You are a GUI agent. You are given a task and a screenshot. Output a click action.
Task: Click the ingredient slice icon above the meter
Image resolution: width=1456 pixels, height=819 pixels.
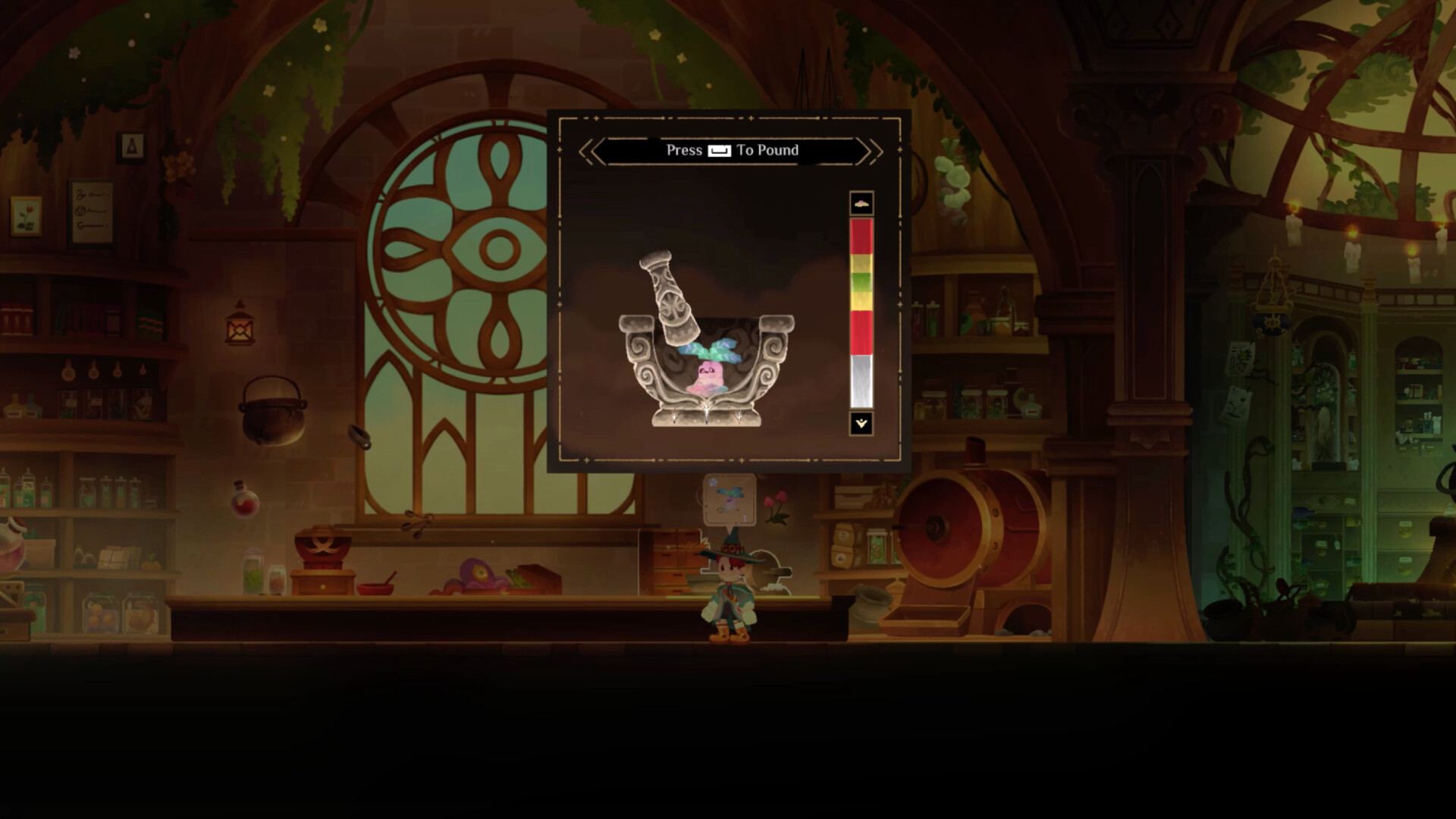[860, 202]
